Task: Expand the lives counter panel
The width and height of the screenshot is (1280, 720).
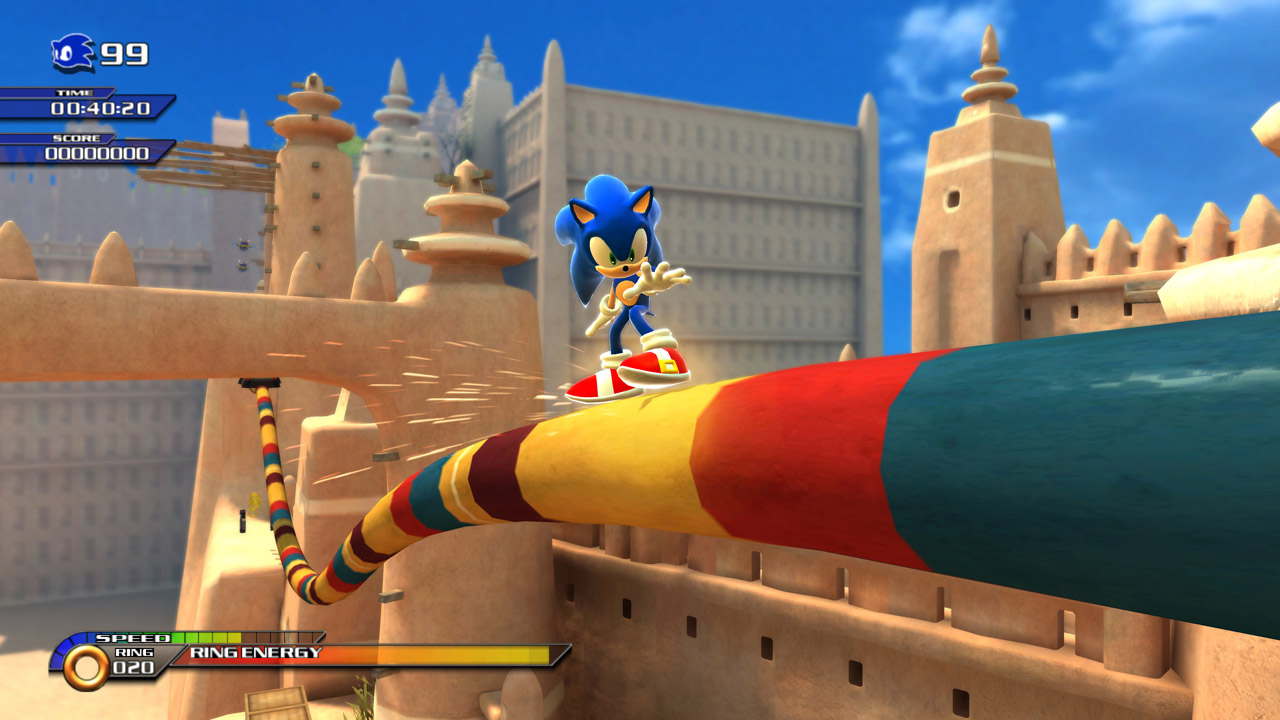Action: coord(95,50)
